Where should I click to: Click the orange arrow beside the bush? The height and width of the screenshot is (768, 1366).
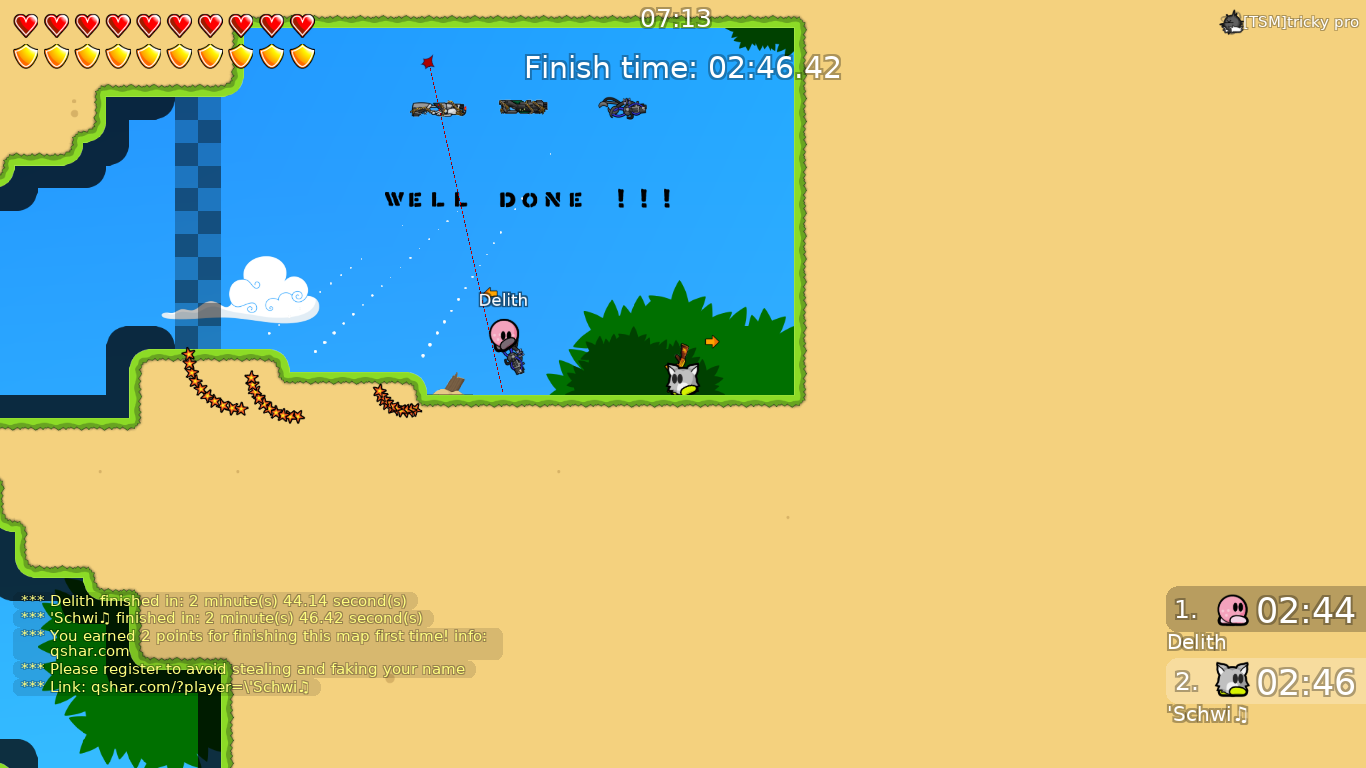pyautogui.click(x=712, y=341)
